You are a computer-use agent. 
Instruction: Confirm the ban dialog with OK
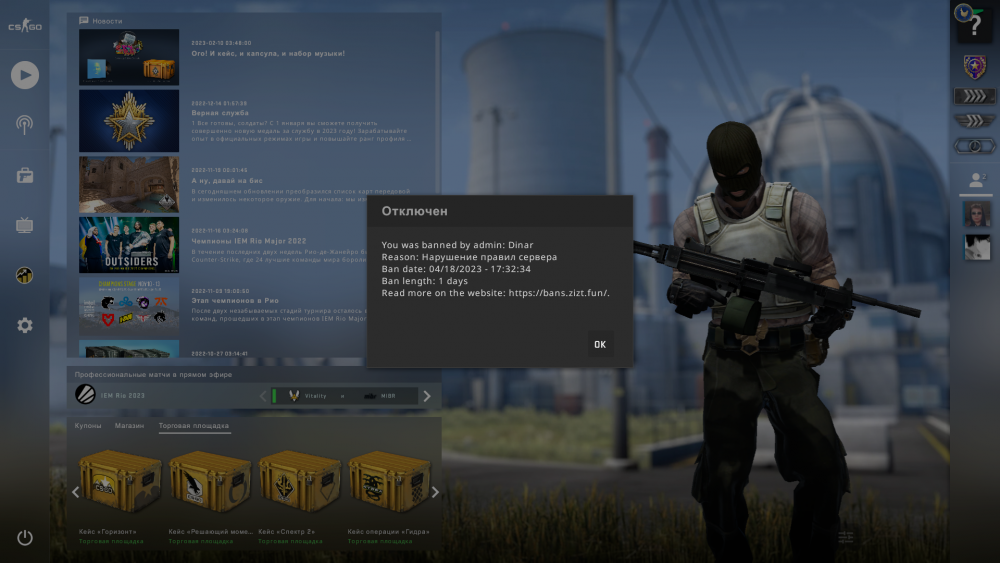[599, 344]
